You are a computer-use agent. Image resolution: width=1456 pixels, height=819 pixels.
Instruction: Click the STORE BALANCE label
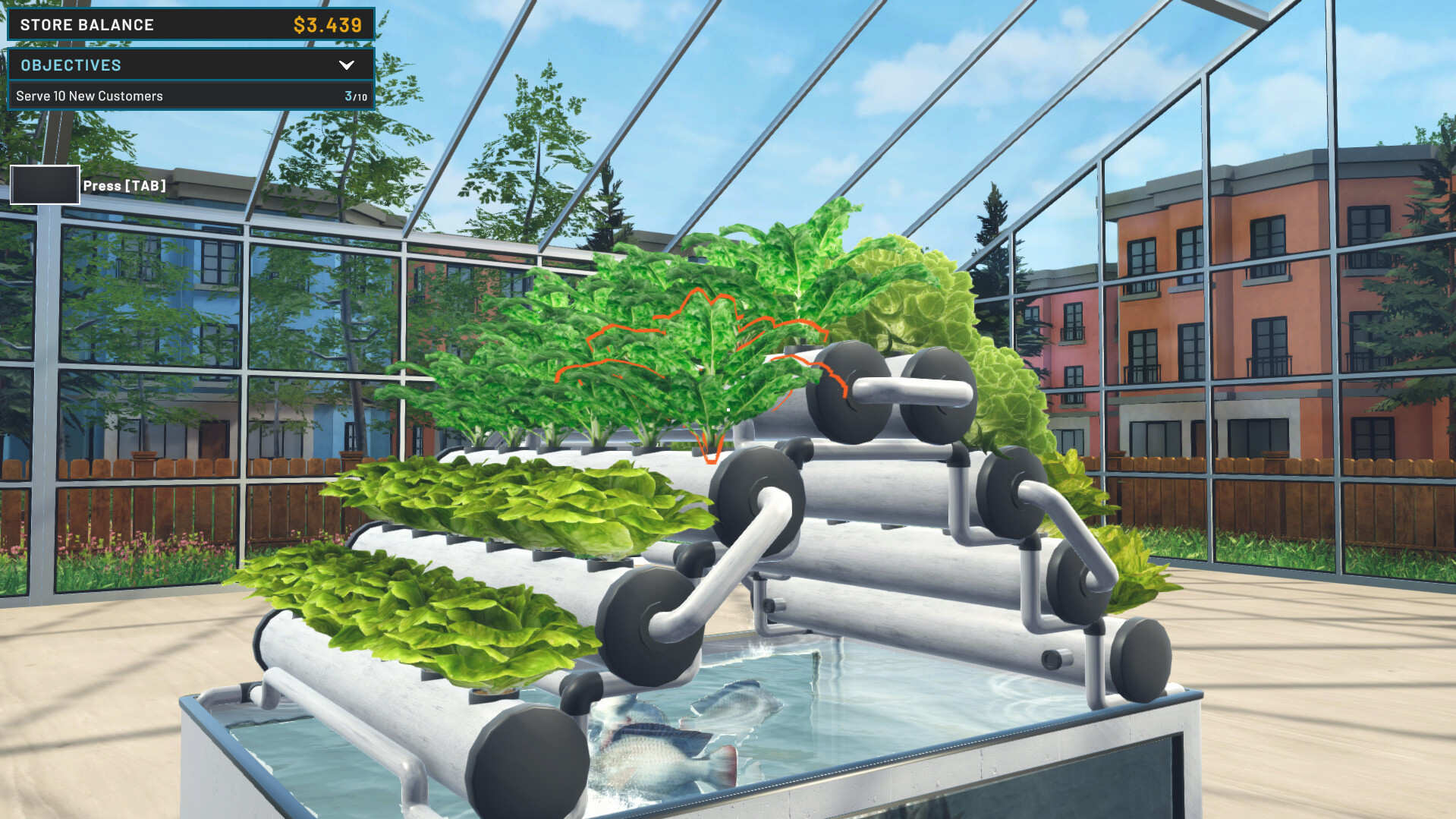tap(86, 24)
